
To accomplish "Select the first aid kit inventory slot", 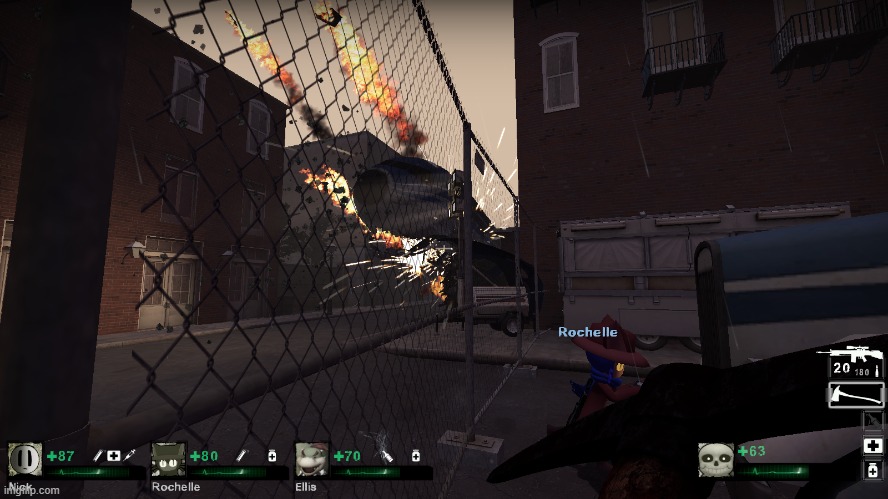I will (872, 445).
